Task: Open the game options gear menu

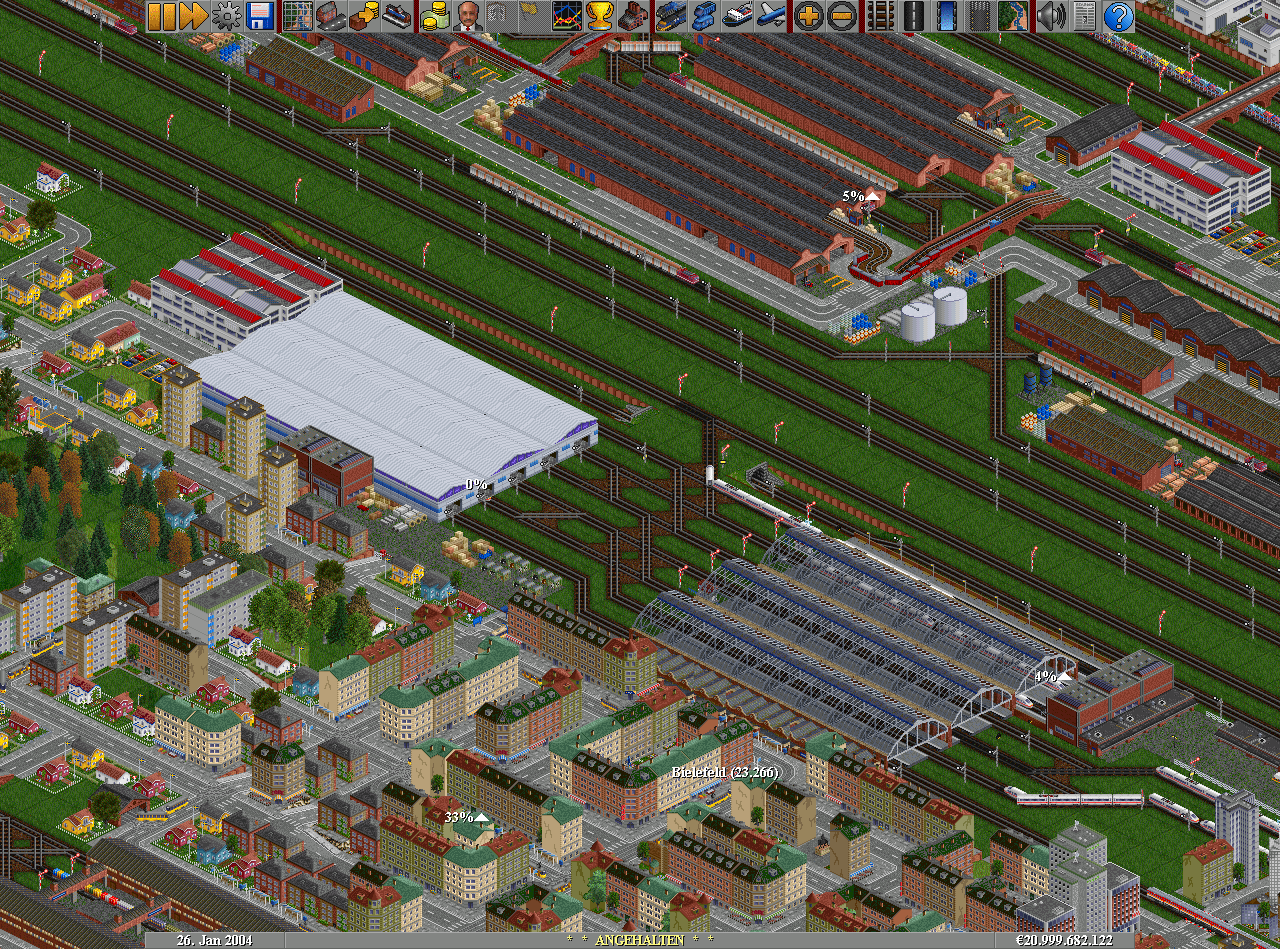Action: tap(227, 15)
